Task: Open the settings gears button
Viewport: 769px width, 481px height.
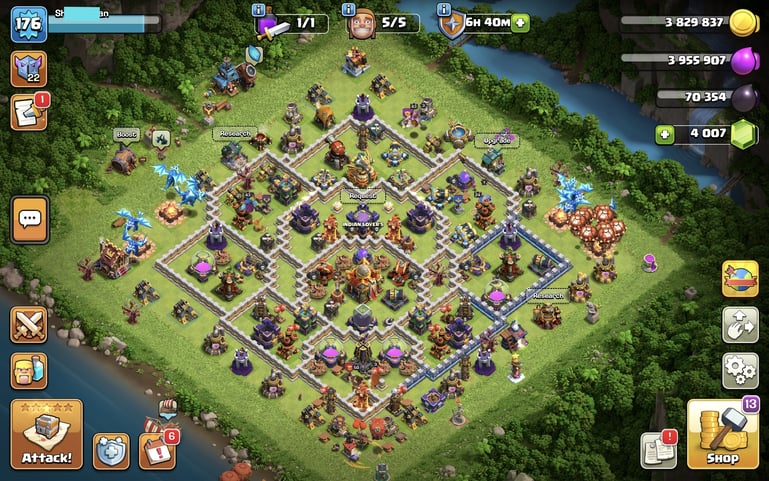Action: pyautogui.click(x=740, y=371)
